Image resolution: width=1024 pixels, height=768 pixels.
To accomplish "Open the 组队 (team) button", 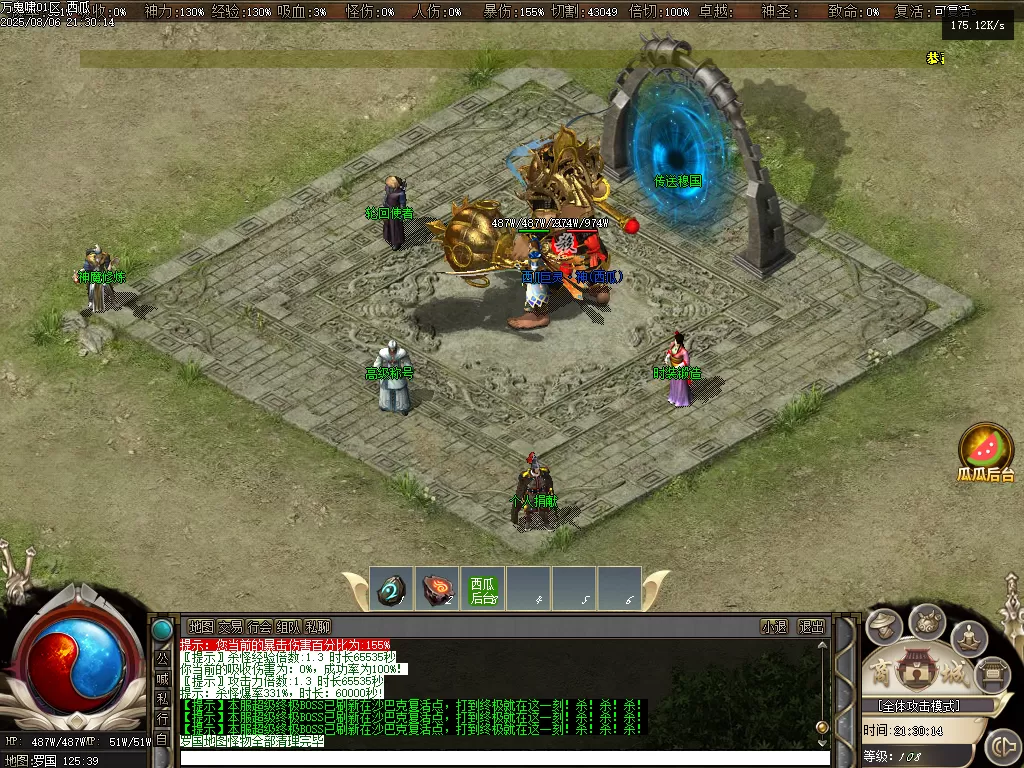I will coord(289,627).
